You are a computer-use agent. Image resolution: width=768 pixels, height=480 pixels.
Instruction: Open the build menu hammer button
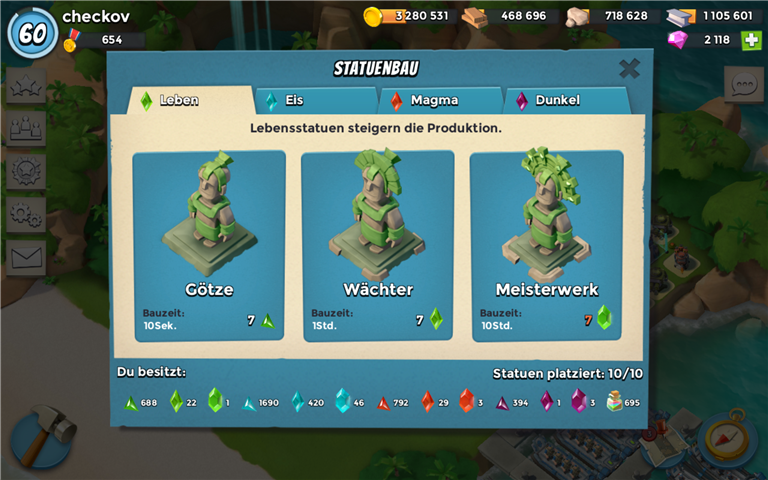pos(44,434)
